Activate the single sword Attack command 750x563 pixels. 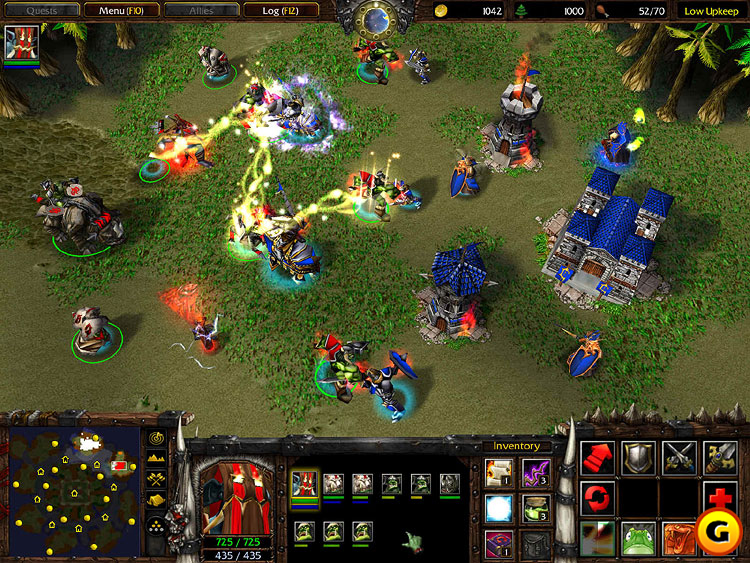click(719, 458)
